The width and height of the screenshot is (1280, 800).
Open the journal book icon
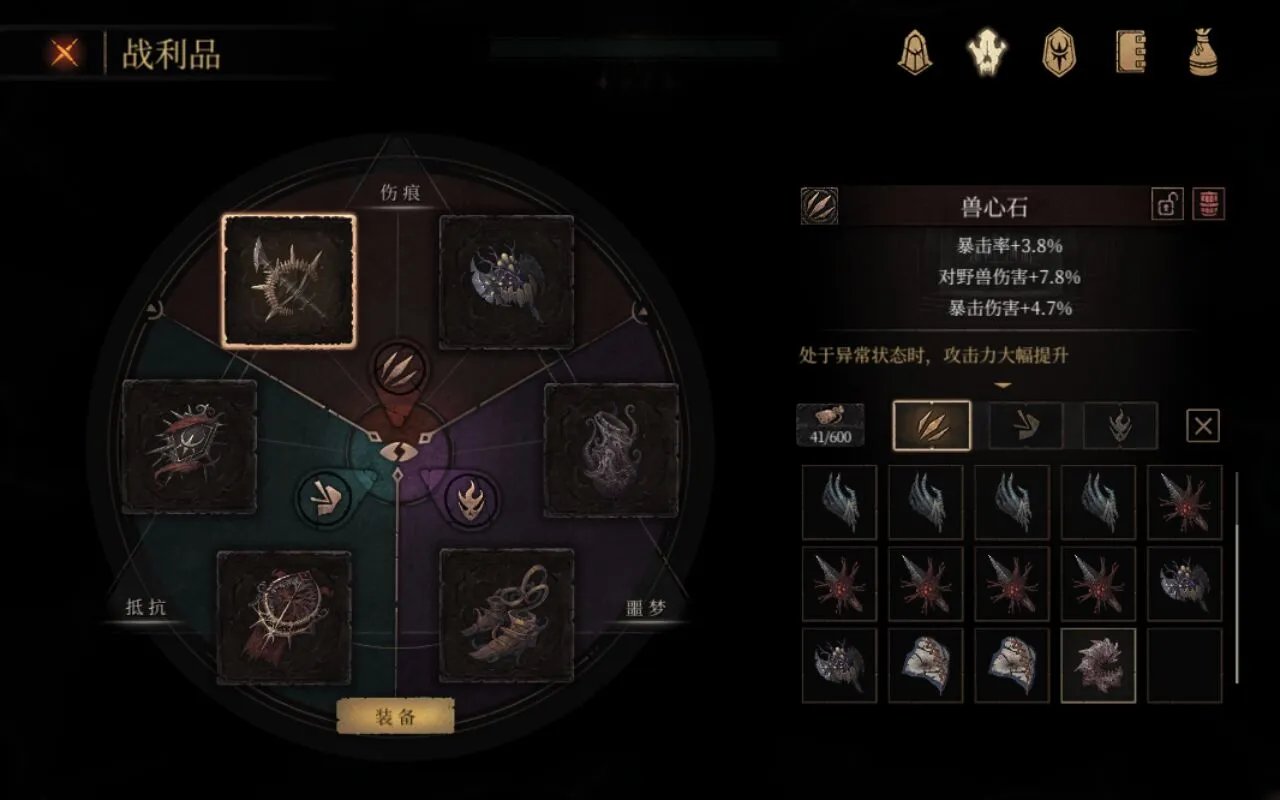[1131, 52]
